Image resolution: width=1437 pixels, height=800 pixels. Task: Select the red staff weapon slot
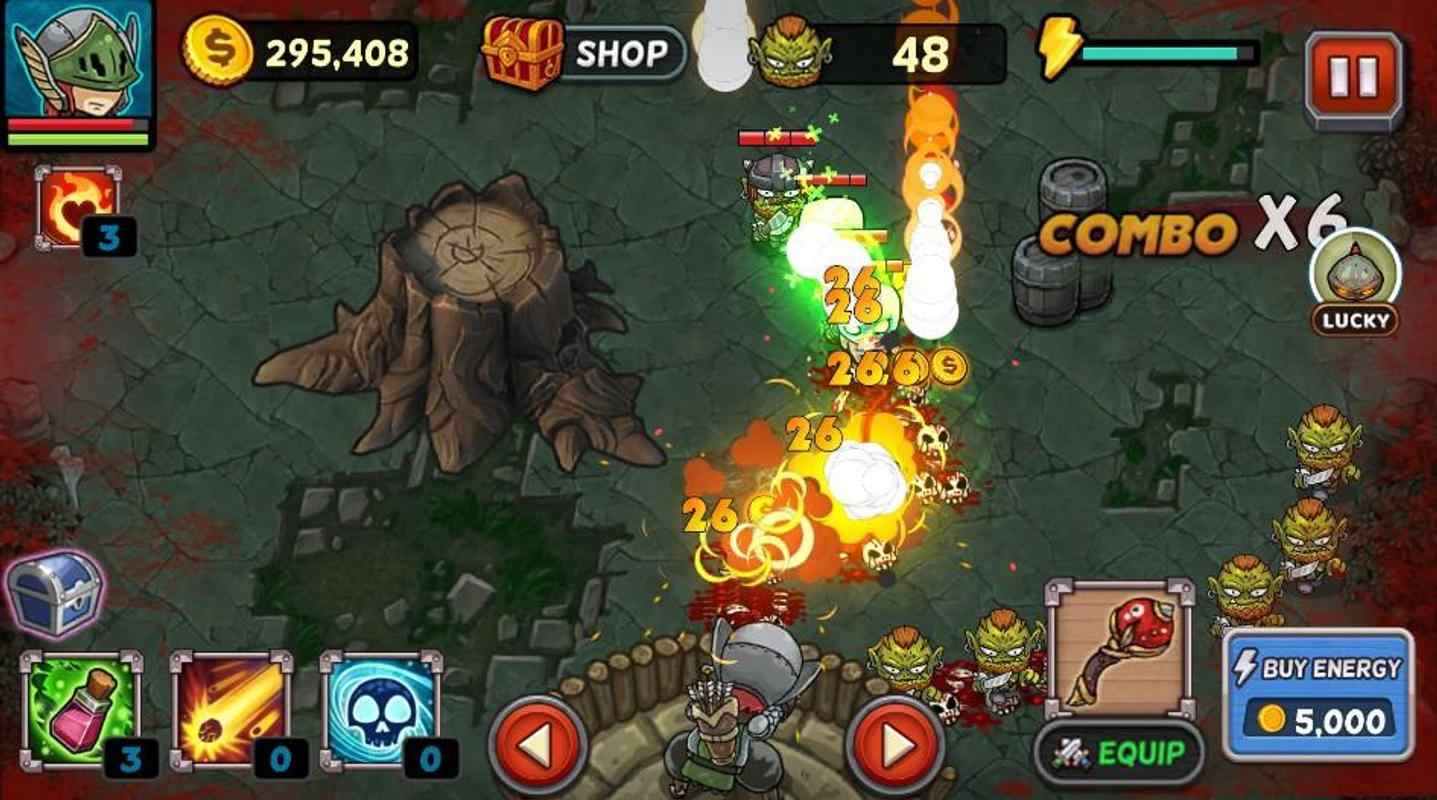(x=1118, y=649)
